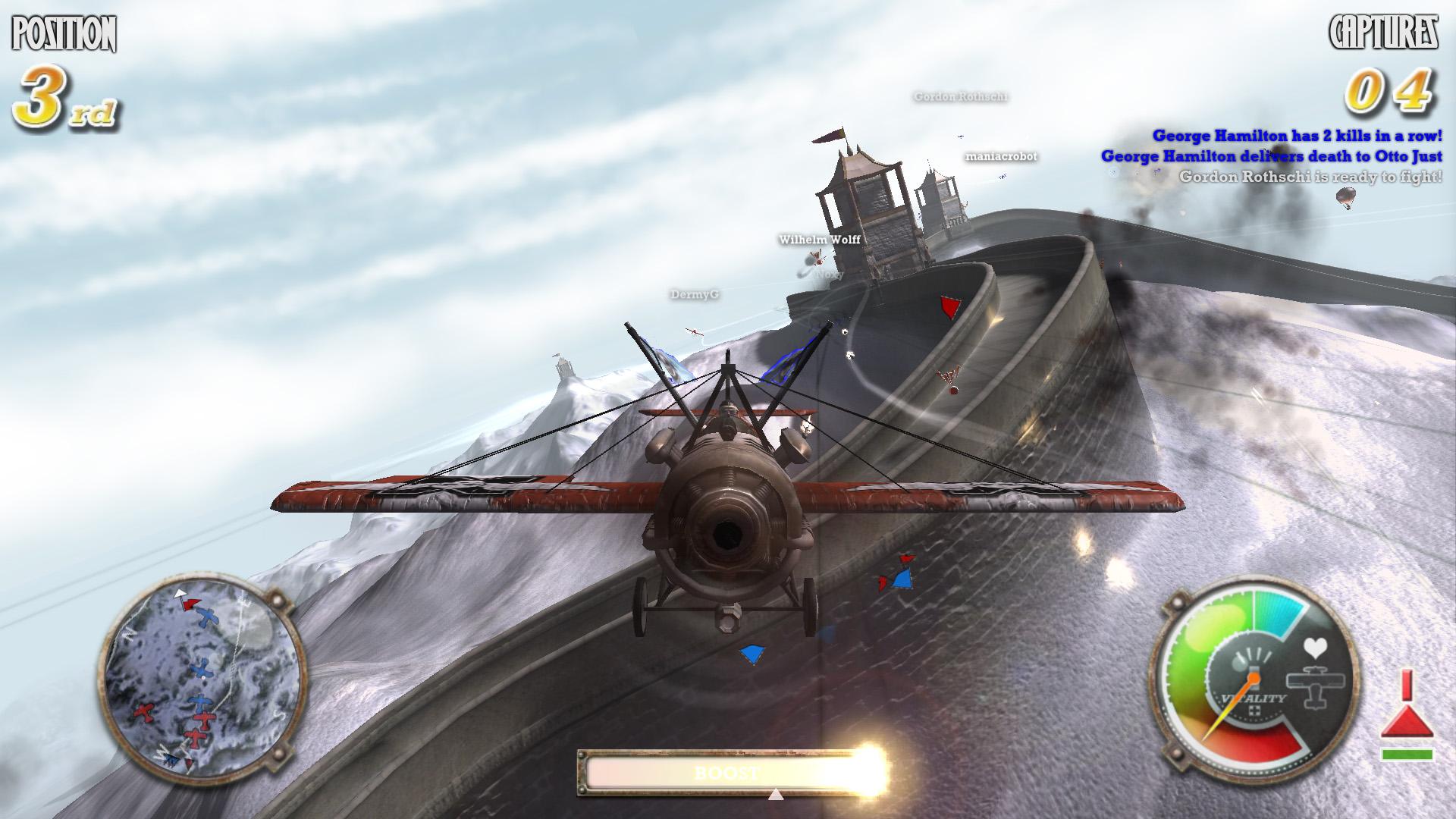Select the red flag marker on the minimap
Viewport: 1456px width, 819px height.
coord(190,604)
